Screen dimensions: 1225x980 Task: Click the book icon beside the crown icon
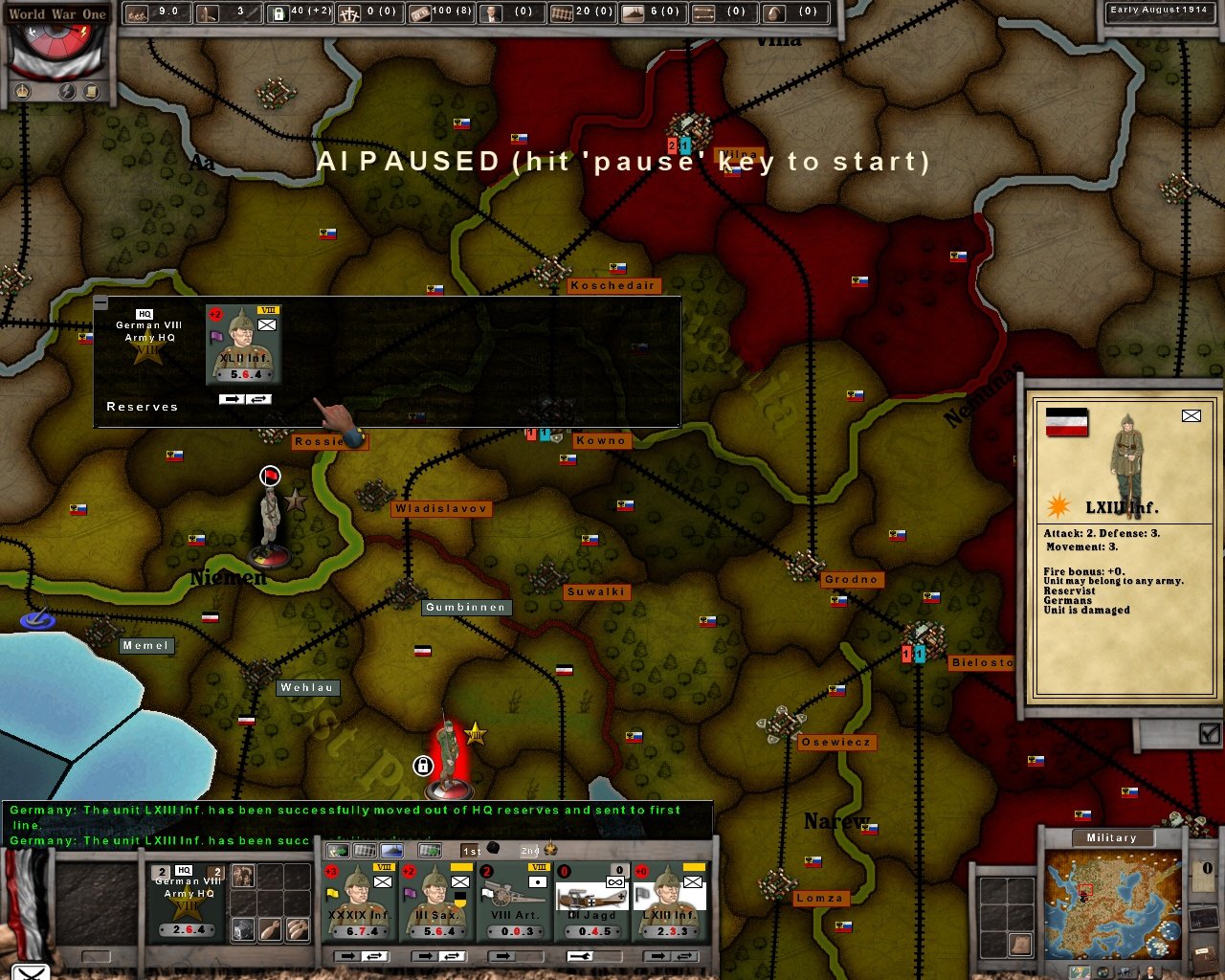point(90,91)
